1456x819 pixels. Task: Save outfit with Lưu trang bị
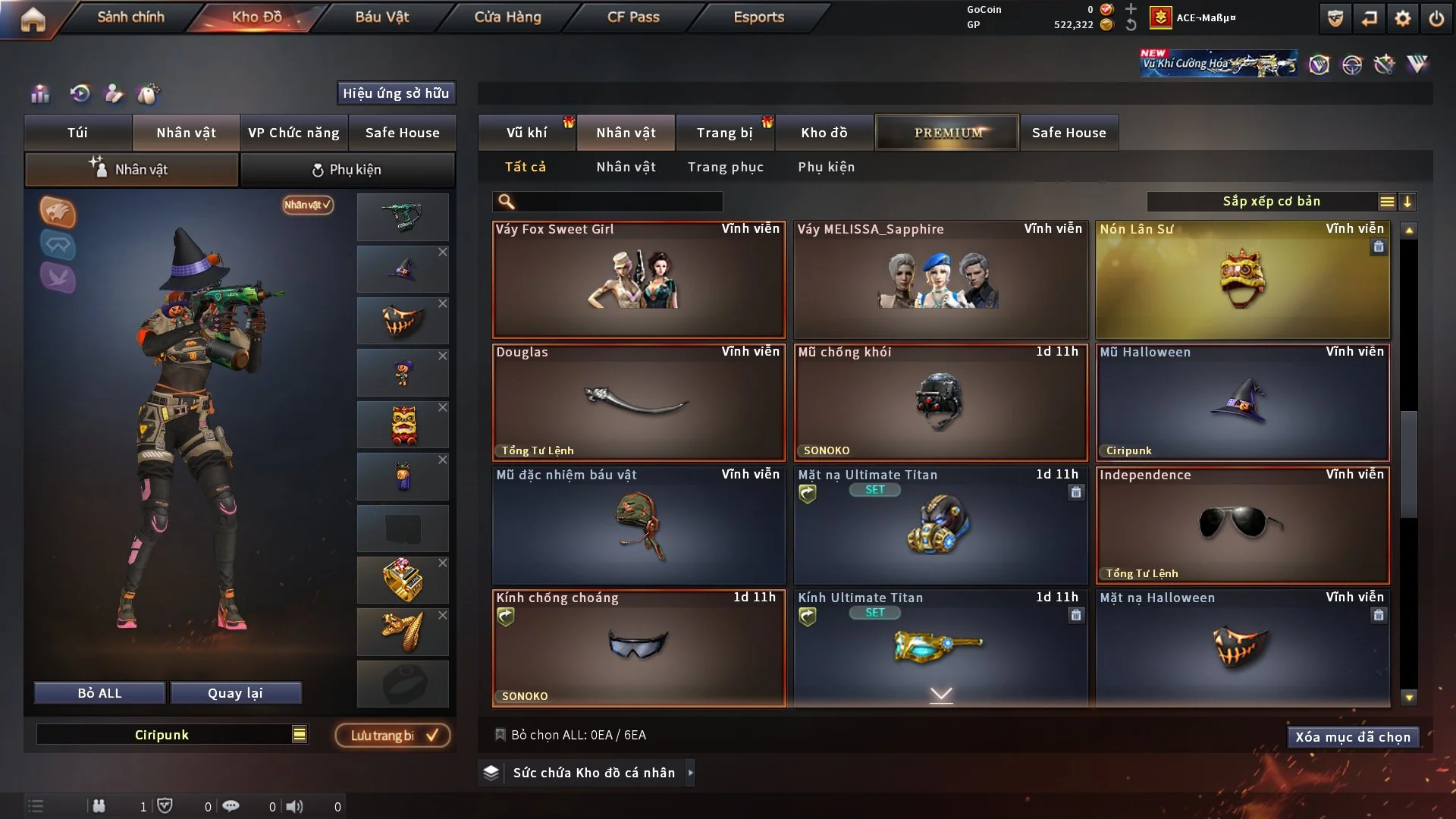[x=393, y=736]
